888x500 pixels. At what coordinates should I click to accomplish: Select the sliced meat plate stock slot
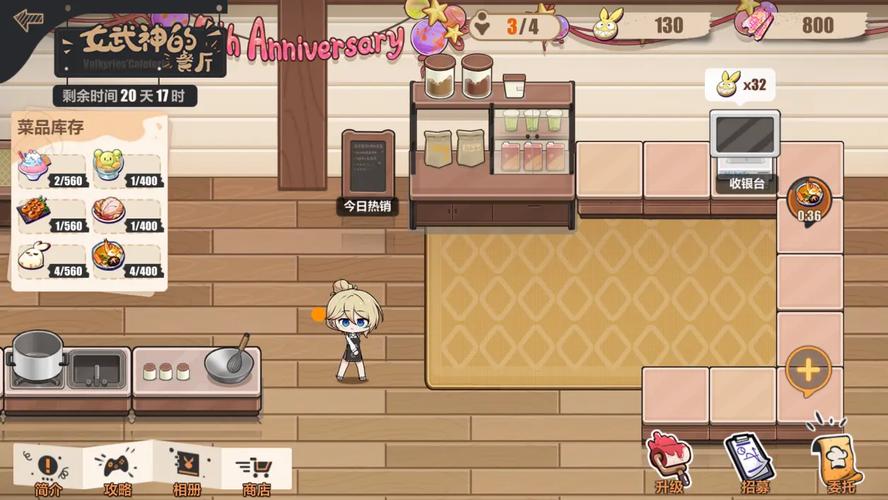[126, 215]
